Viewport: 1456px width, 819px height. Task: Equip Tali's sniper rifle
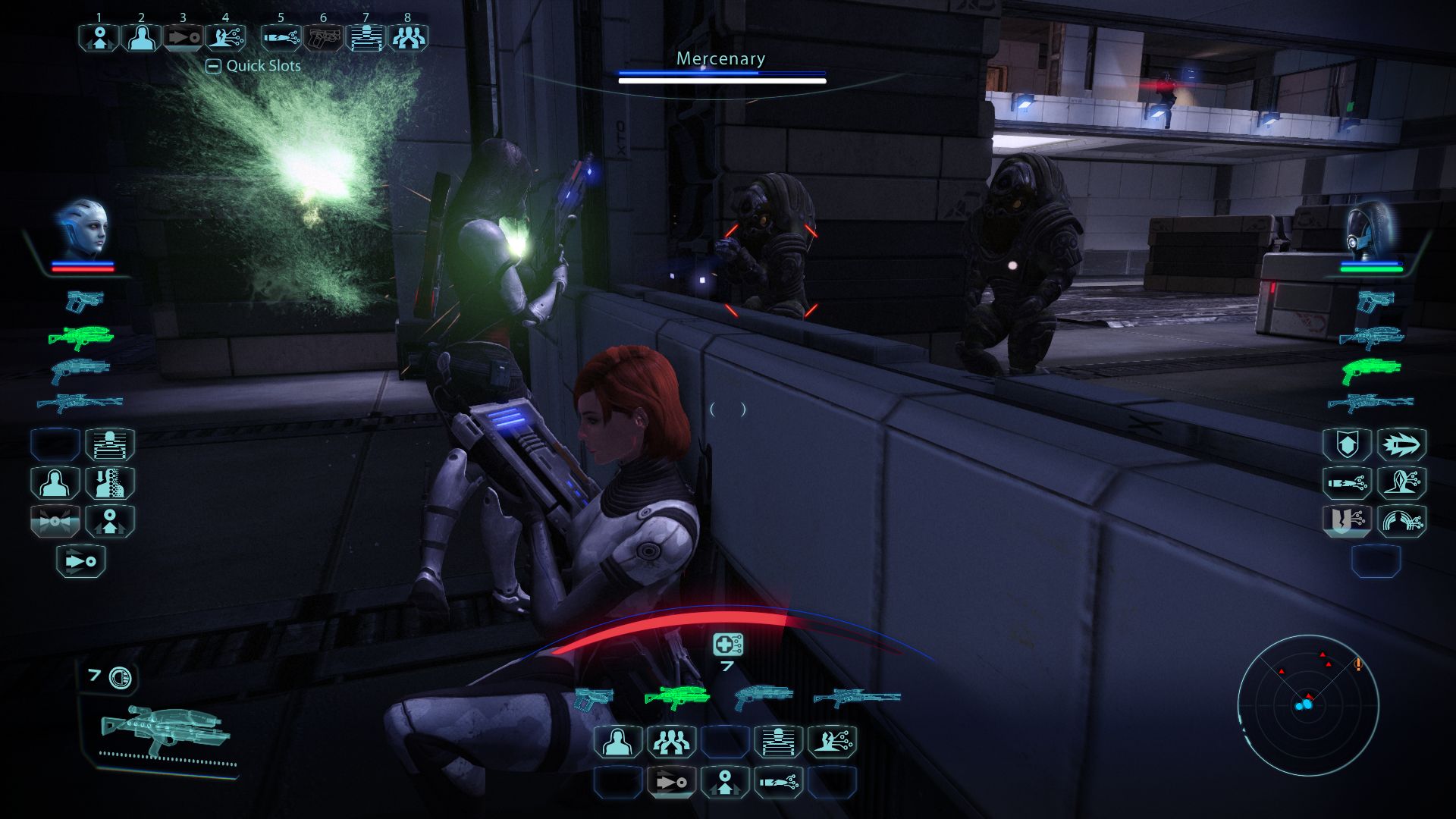tap(1370, 403)
